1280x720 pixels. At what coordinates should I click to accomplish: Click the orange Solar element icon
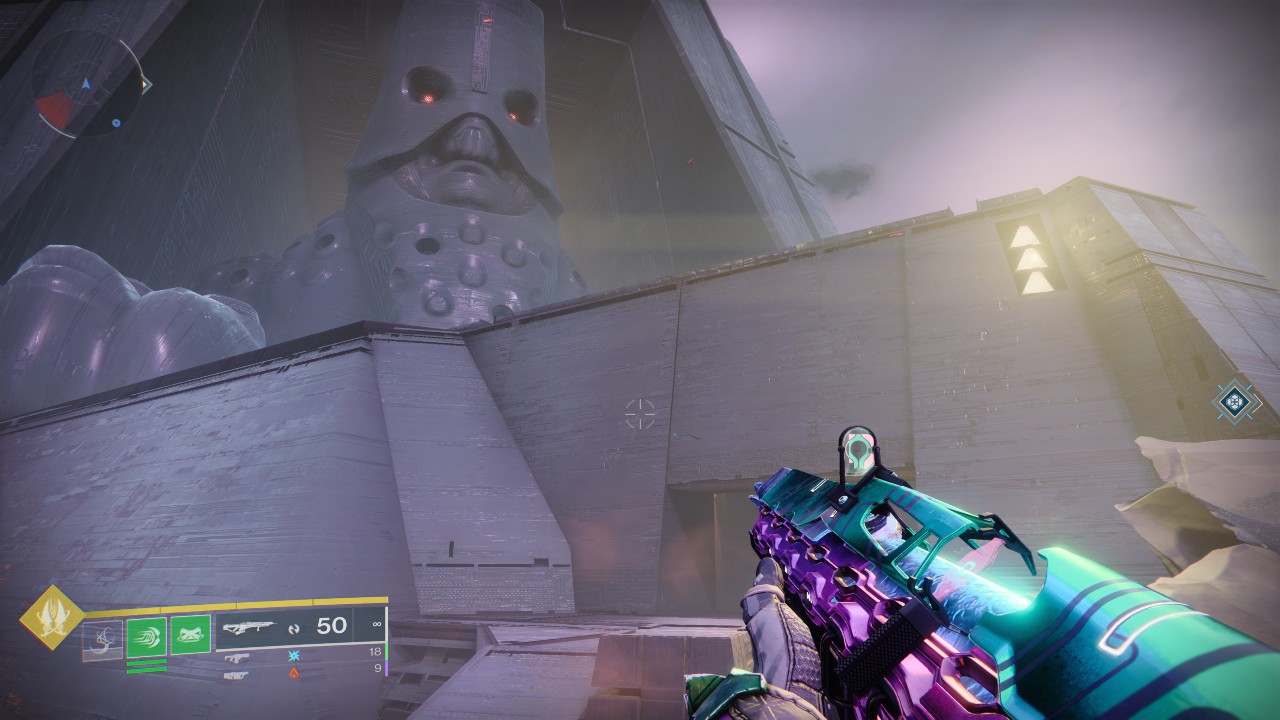(294, 673)
